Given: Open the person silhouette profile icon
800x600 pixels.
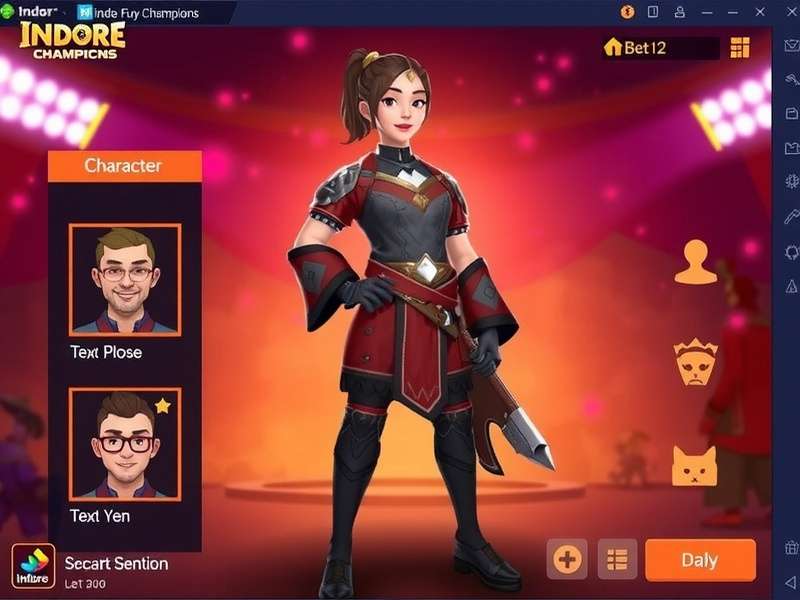Looking at the screenshot, I should tap(695, 263).
